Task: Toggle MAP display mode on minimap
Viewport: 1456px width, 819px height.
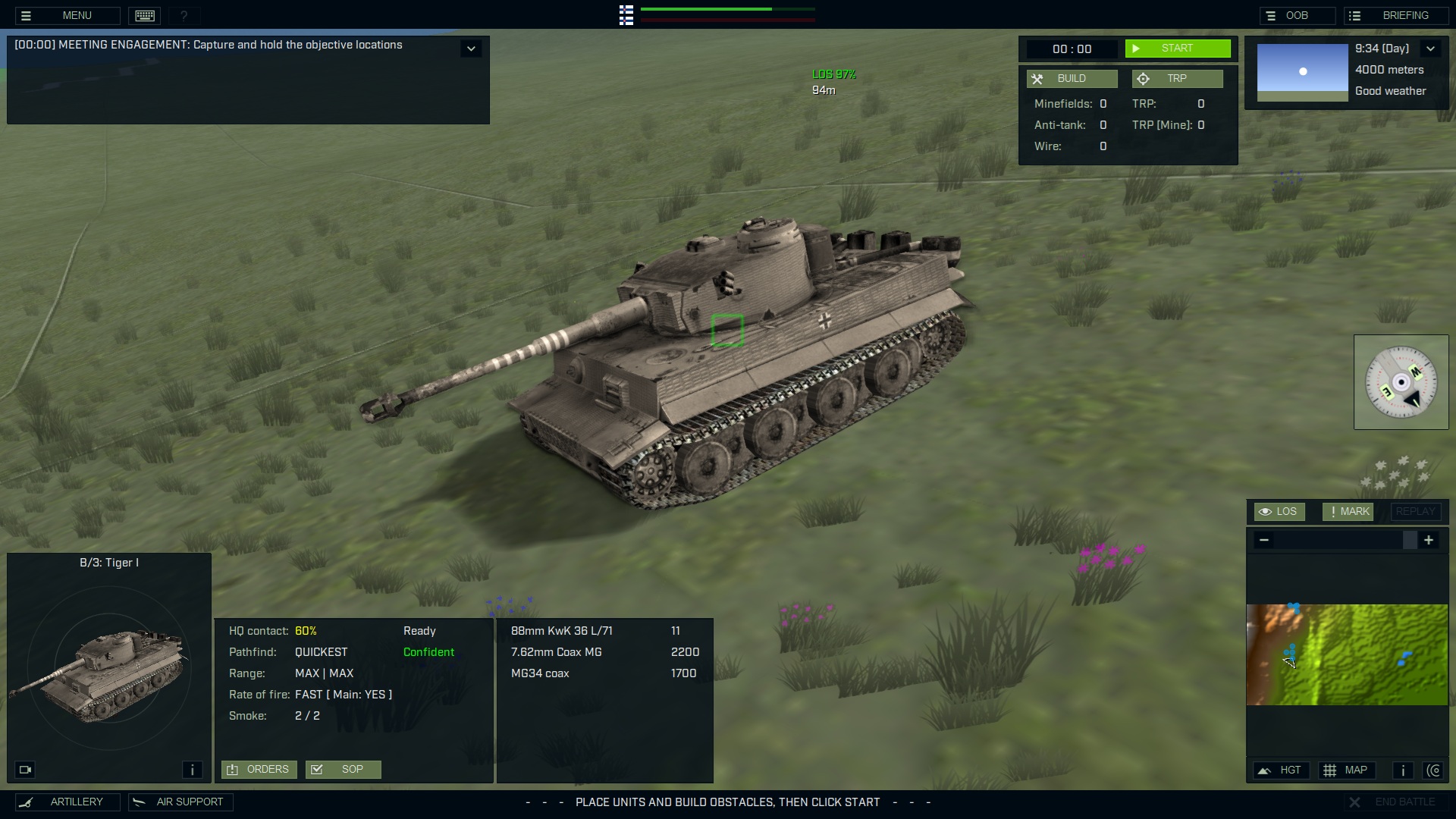Action: [x=1348, y=770]
